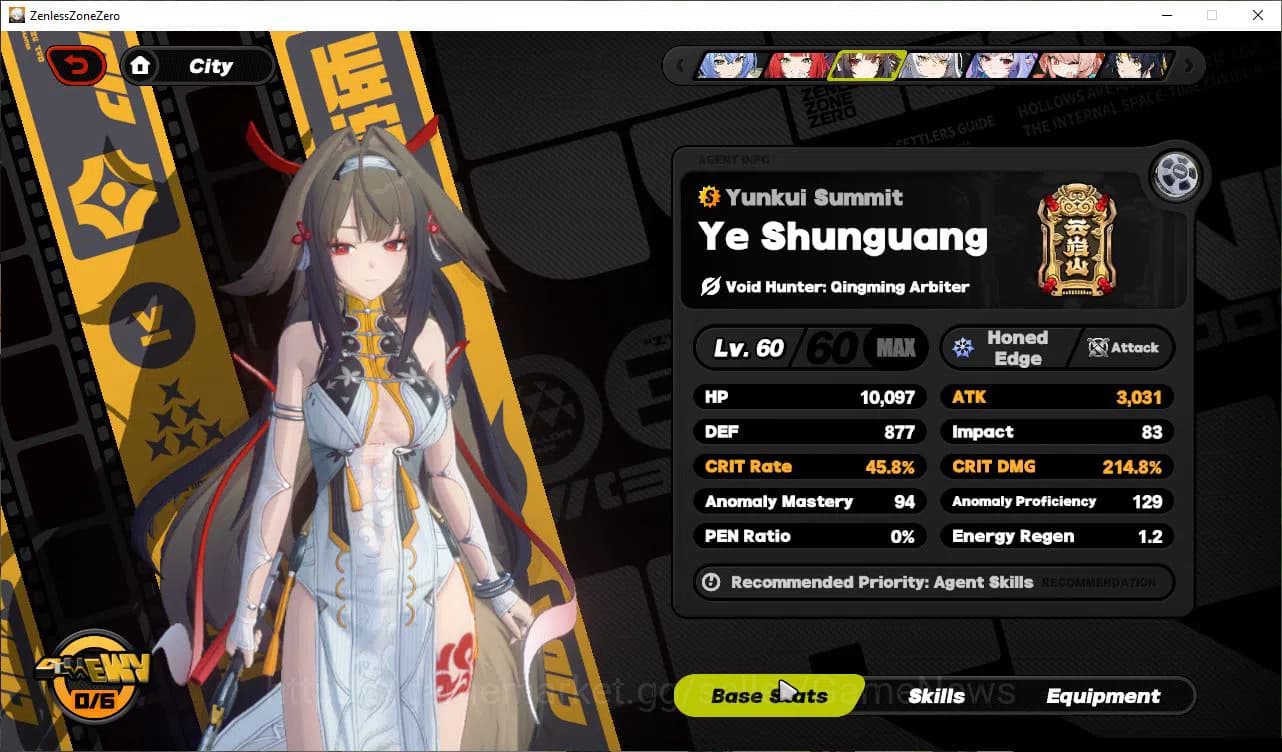
Task: Select the return arrow icon top left
Action: pyautogui.click(x=75, y=63)
